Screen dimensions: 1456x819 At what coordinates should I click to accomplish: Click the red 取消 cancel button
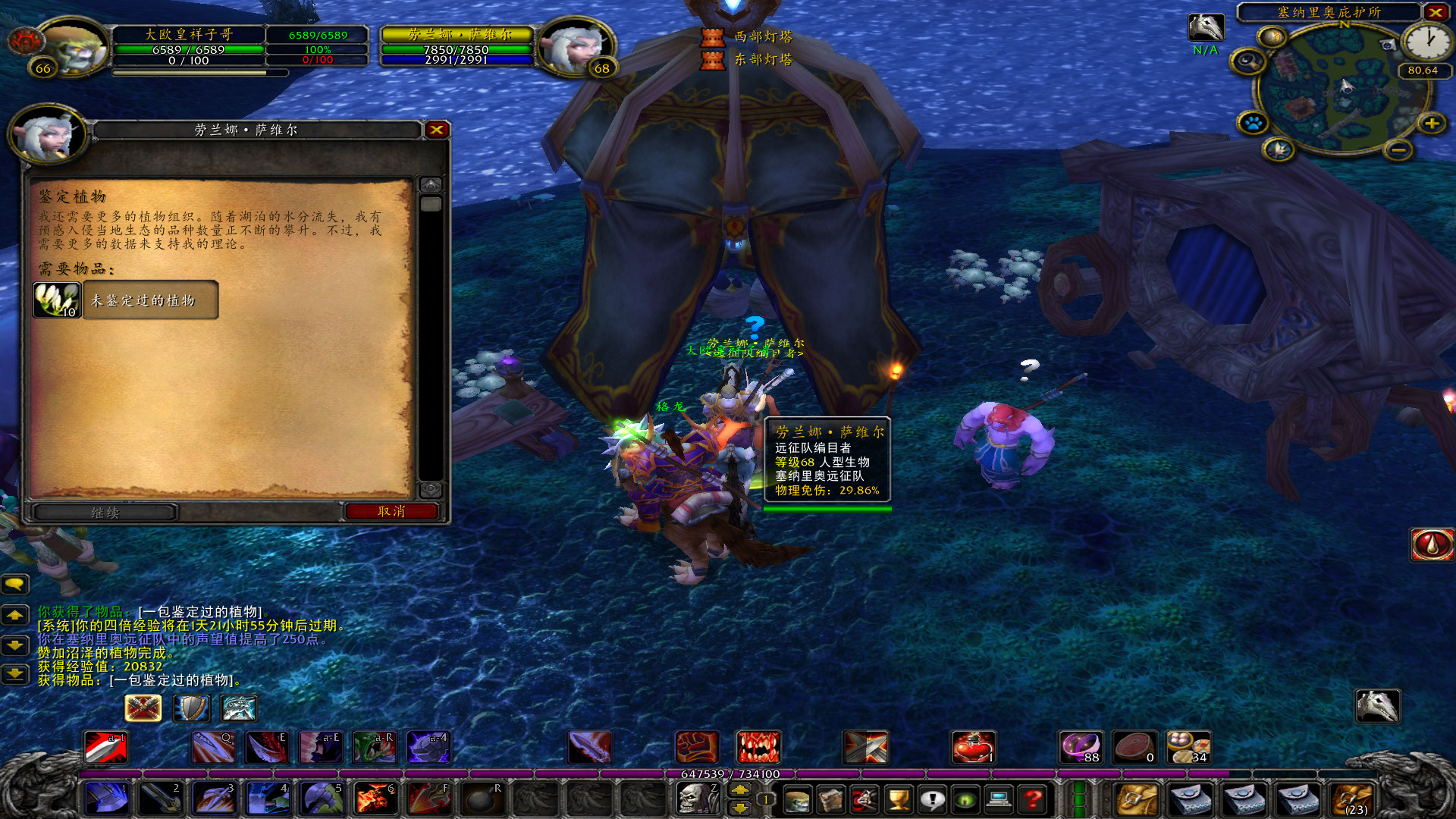click(391, 512)
